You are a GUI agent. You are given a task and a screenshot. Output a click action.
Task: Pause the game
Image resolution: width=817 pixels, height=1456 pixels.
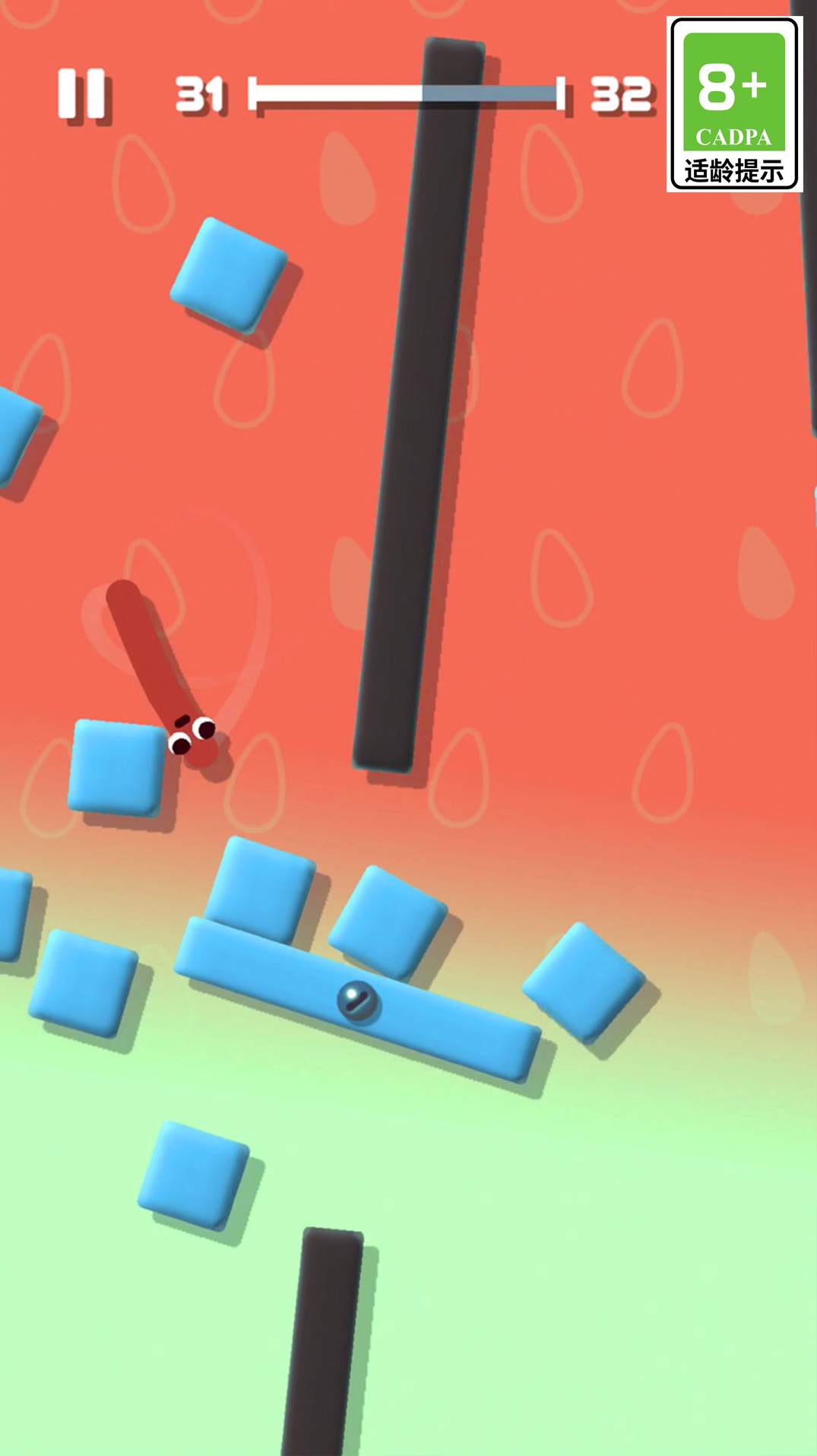point(81,94)
